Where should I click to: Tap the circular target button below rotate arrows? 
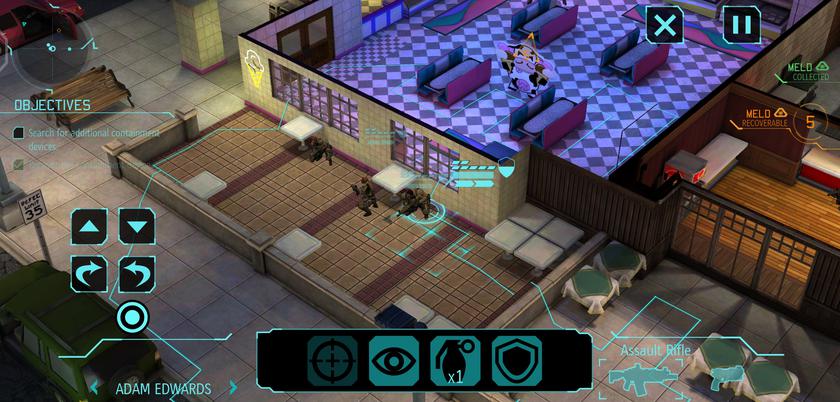pos(132,319)
